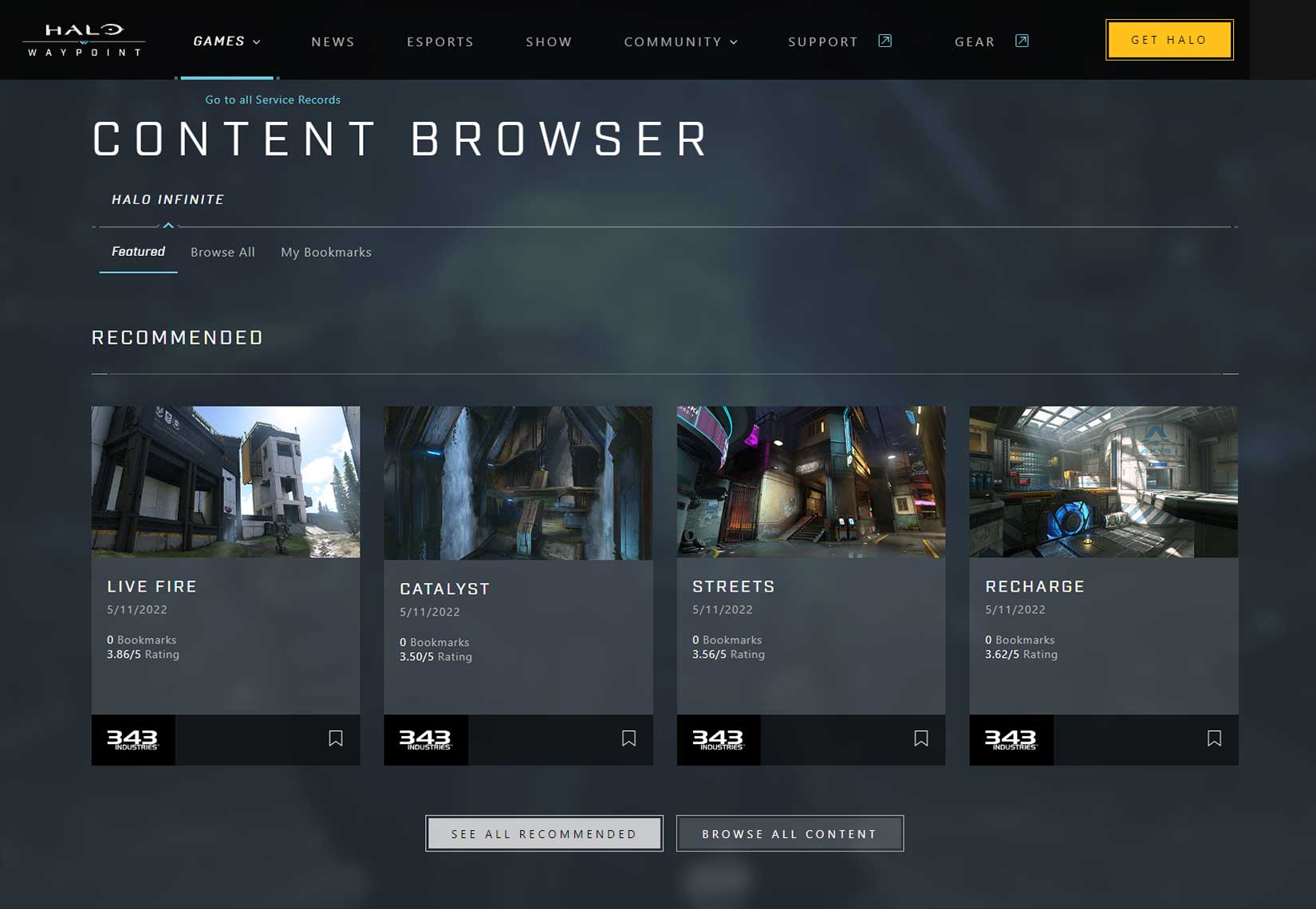Click the Halo Waypoint logo
The height and width of the screenshot is (909, 1316).
[x=82, y=39]
